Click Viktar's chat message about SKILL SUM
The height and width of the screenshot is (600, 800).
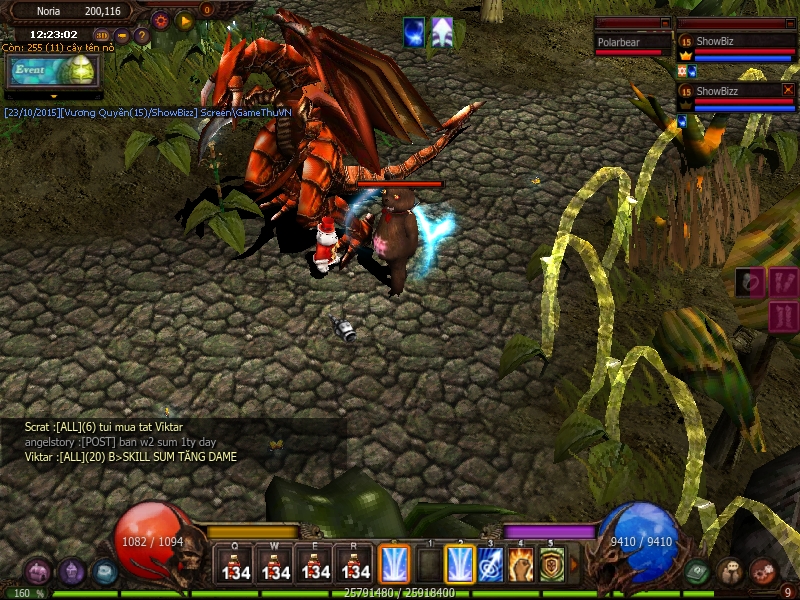tap(131, 456)
